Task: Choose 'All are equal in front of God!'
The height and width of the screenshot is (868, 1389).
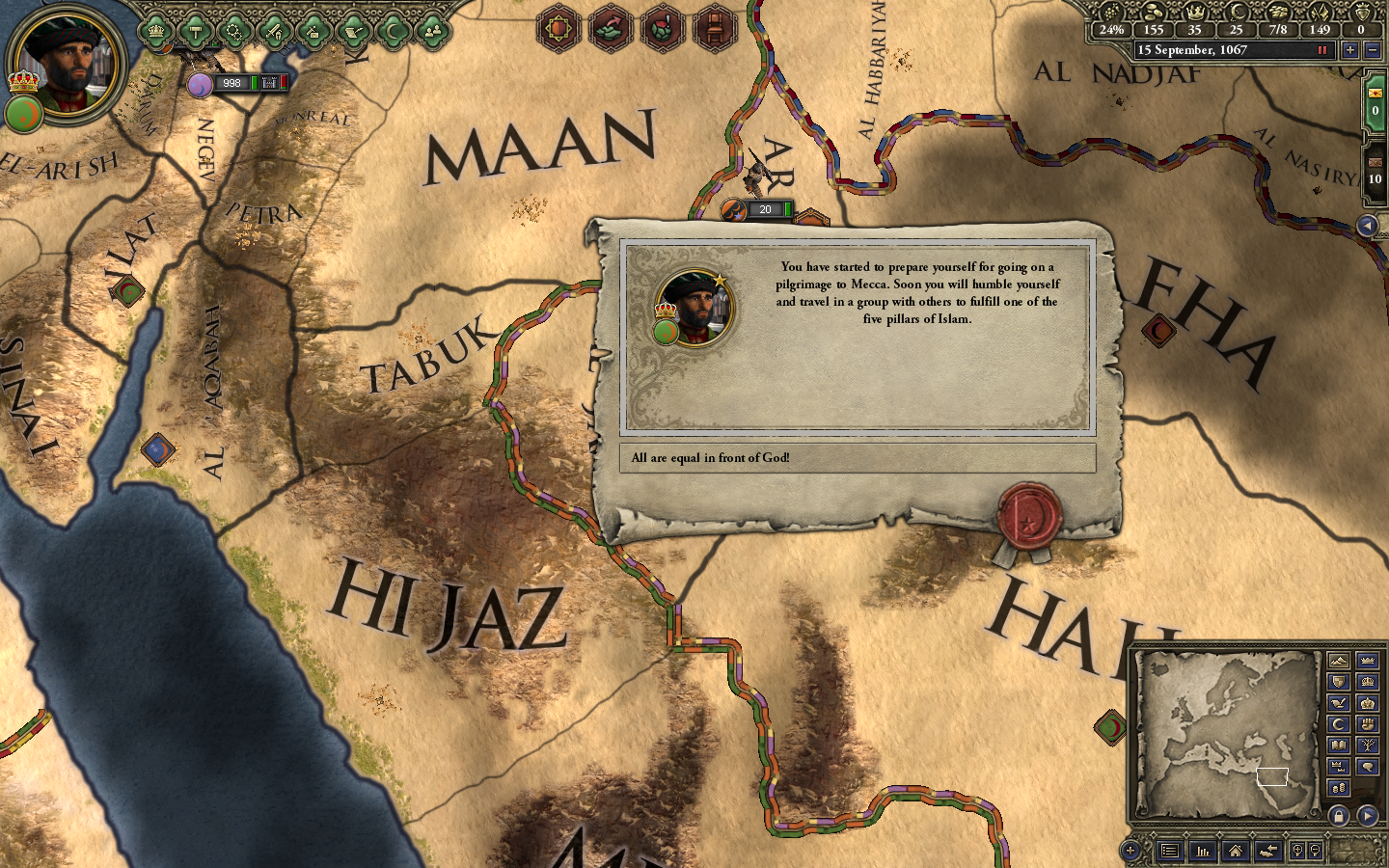Action: point(858,459)
